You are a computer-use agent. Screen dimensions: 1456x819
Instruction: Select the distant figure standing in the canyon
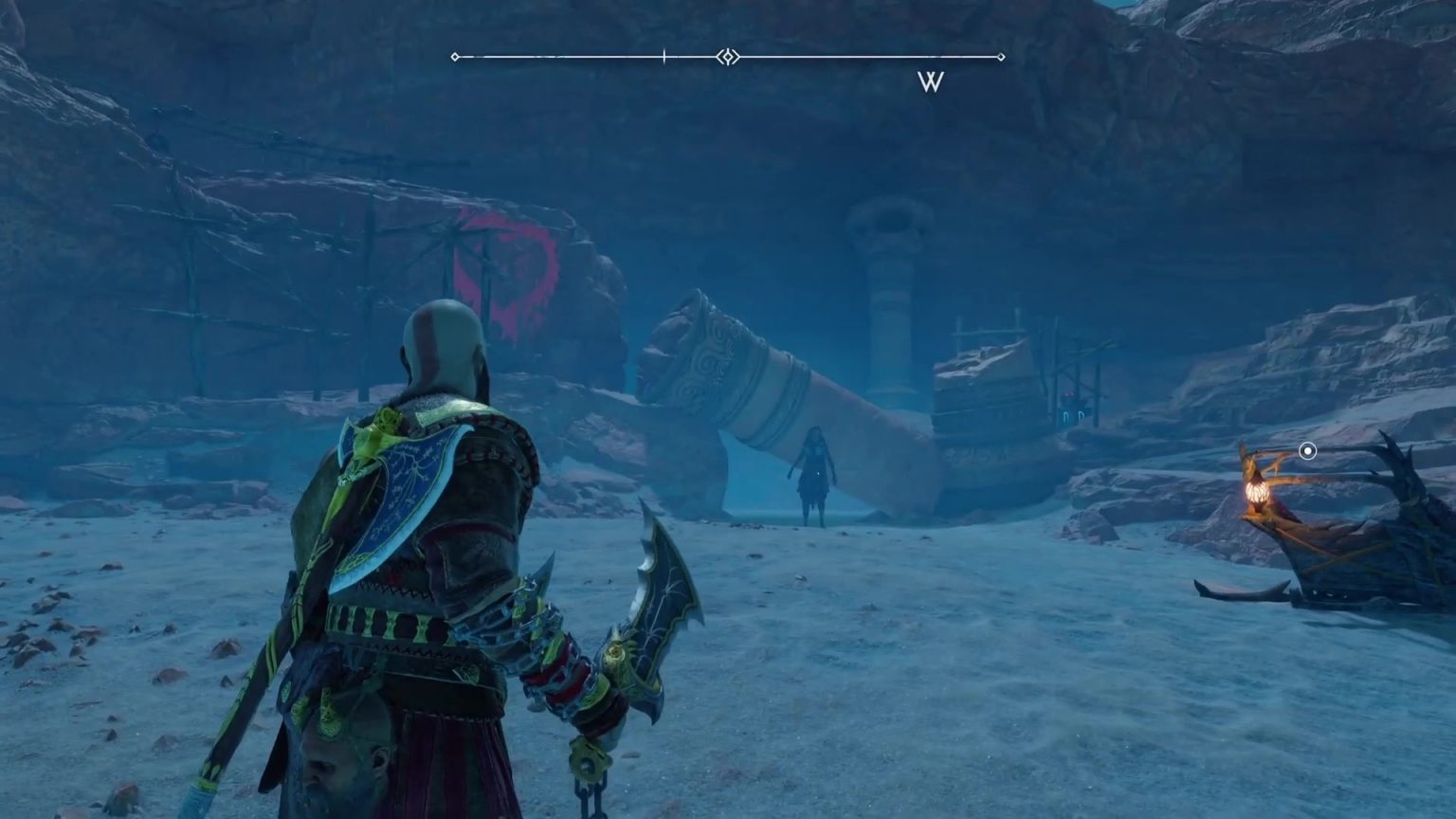(x=813, y=474)
